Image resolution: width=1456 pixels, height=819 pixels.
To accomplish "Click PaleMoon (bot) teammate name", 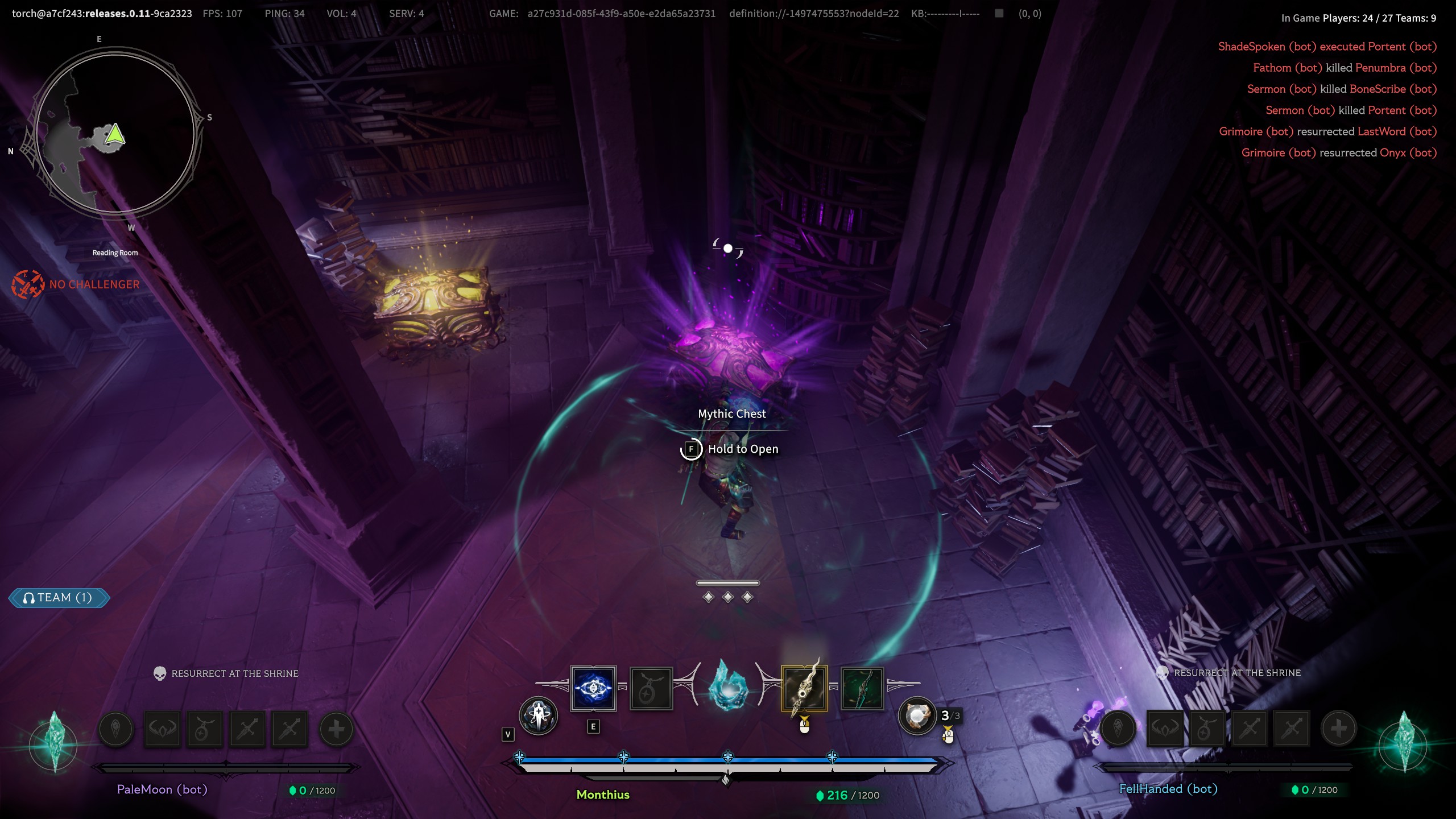I will click(x=162, y=789).
